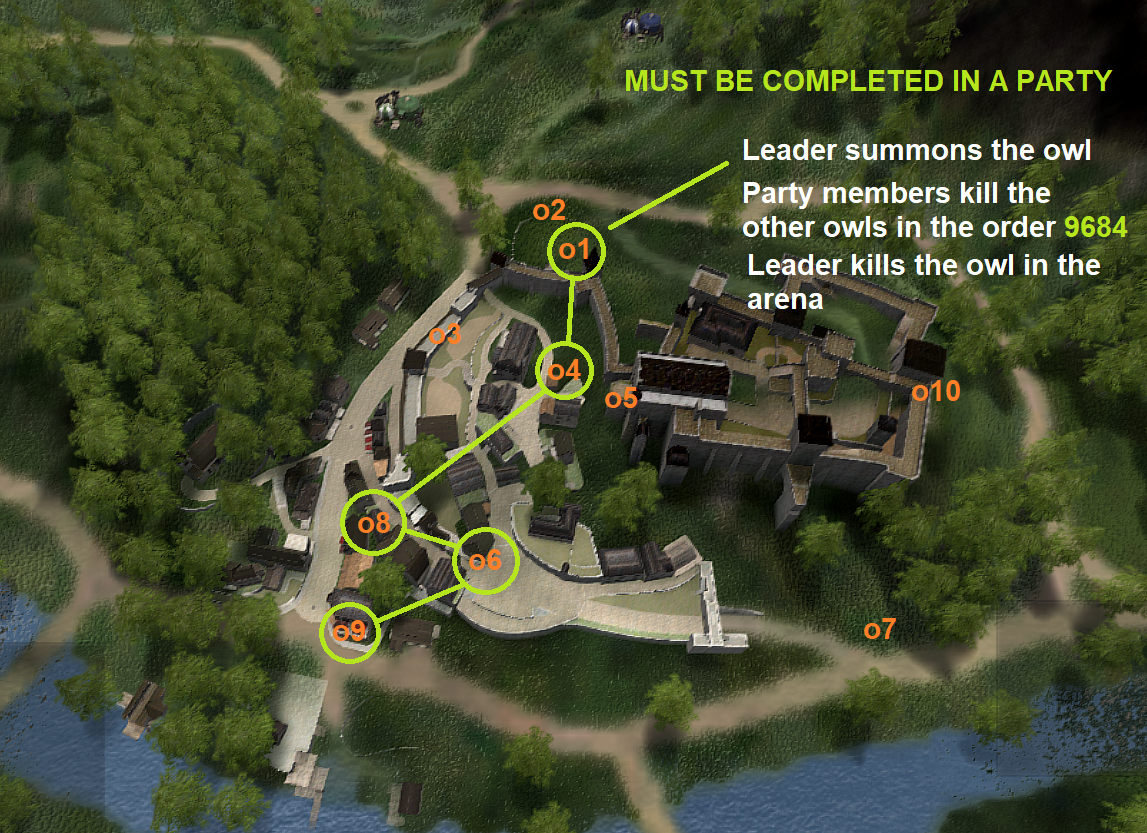Select the circled o1 owl marker

click(578, 250)
